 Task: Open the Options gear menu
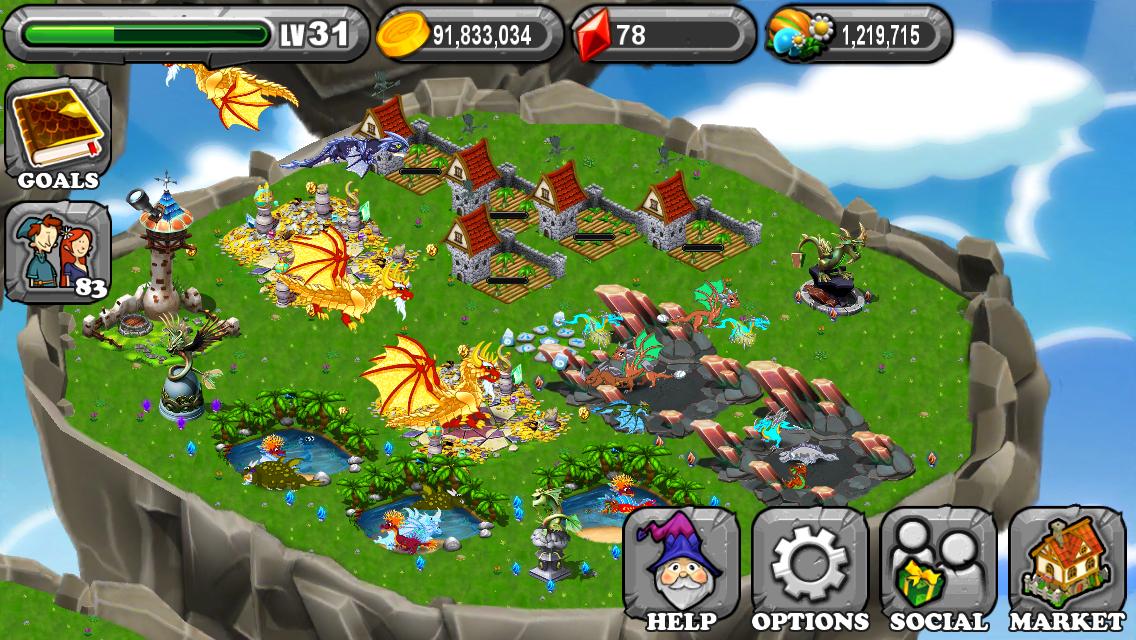(x=810, y=570)
